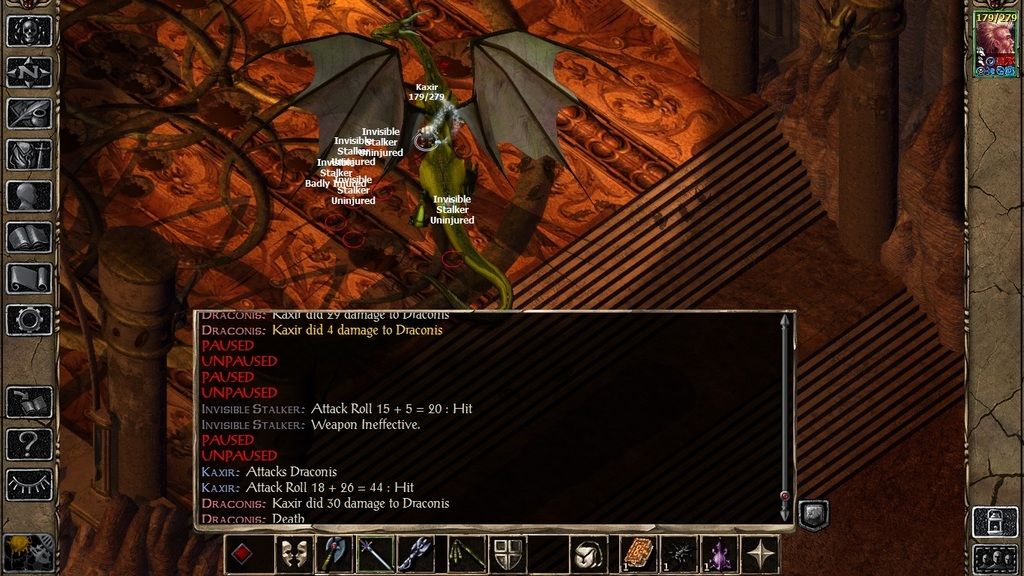
Task: Open special abilities with the star button
Action: (x=761, y=554)
